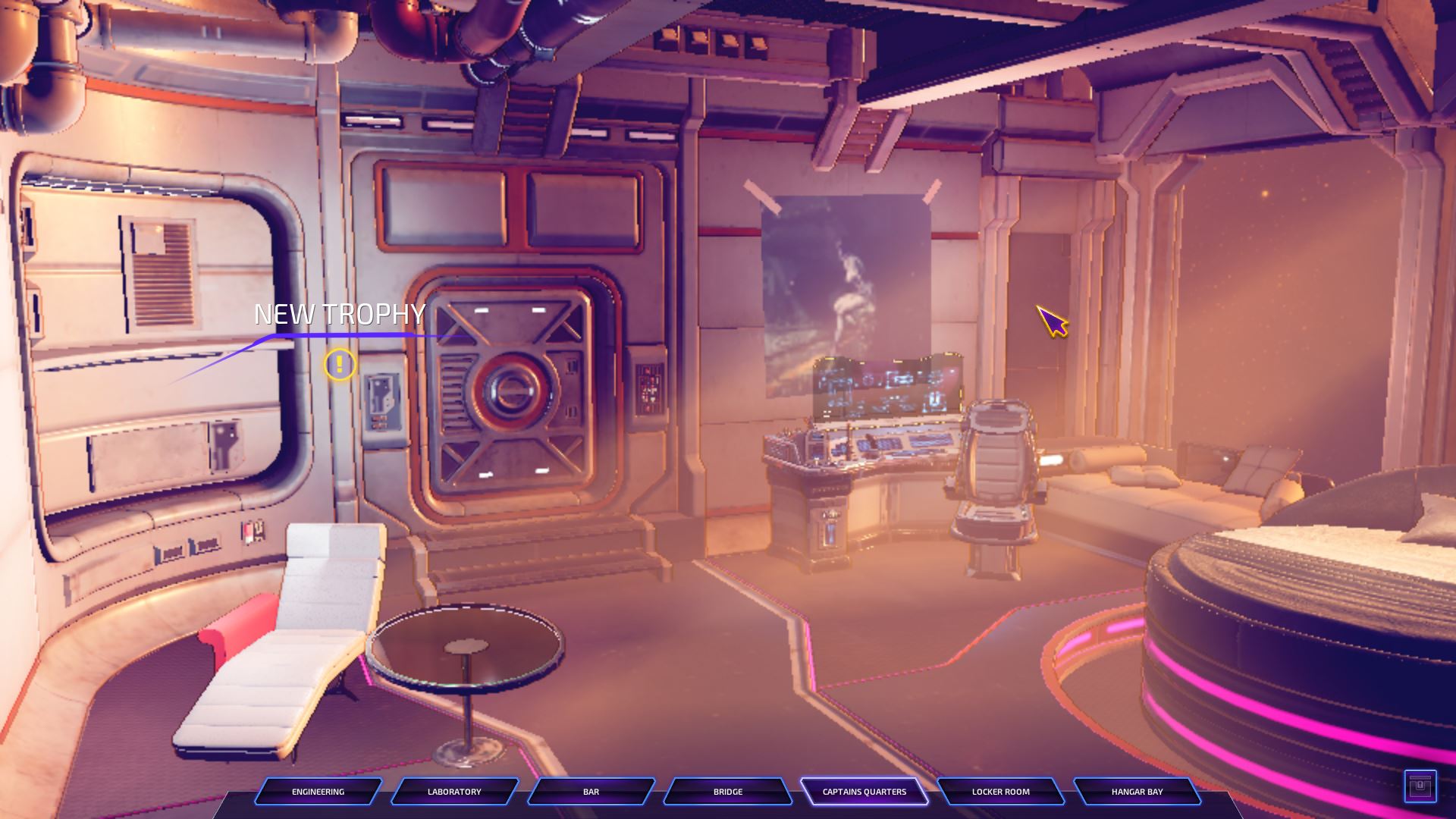The image size is (1456, 819).
Task: Open the HANGAR BAY tab
Action: 1137,792
